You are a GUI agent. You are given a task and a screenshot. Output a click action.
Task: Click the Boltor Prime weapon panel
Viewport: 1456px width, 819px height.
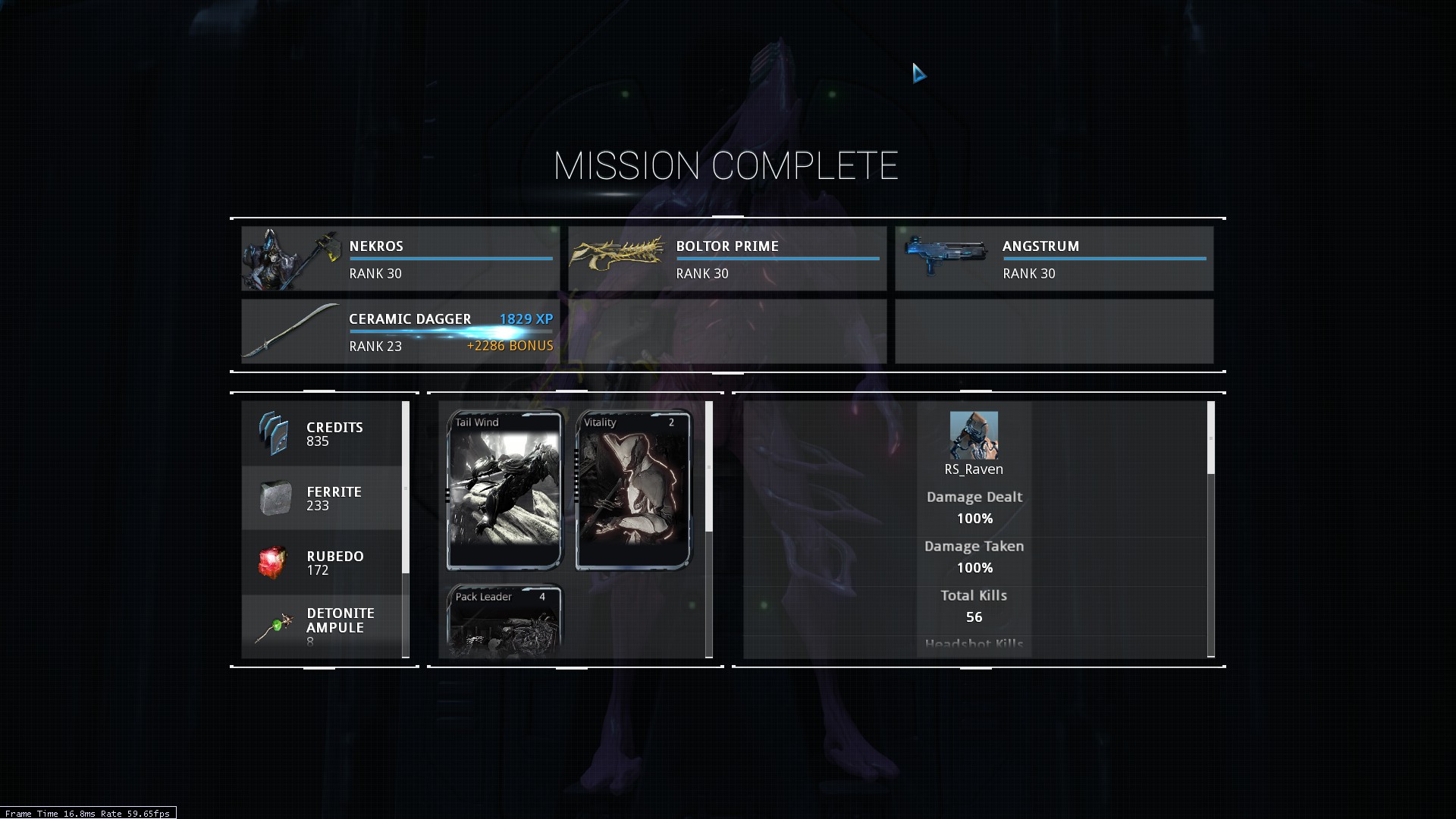point(727,259)
